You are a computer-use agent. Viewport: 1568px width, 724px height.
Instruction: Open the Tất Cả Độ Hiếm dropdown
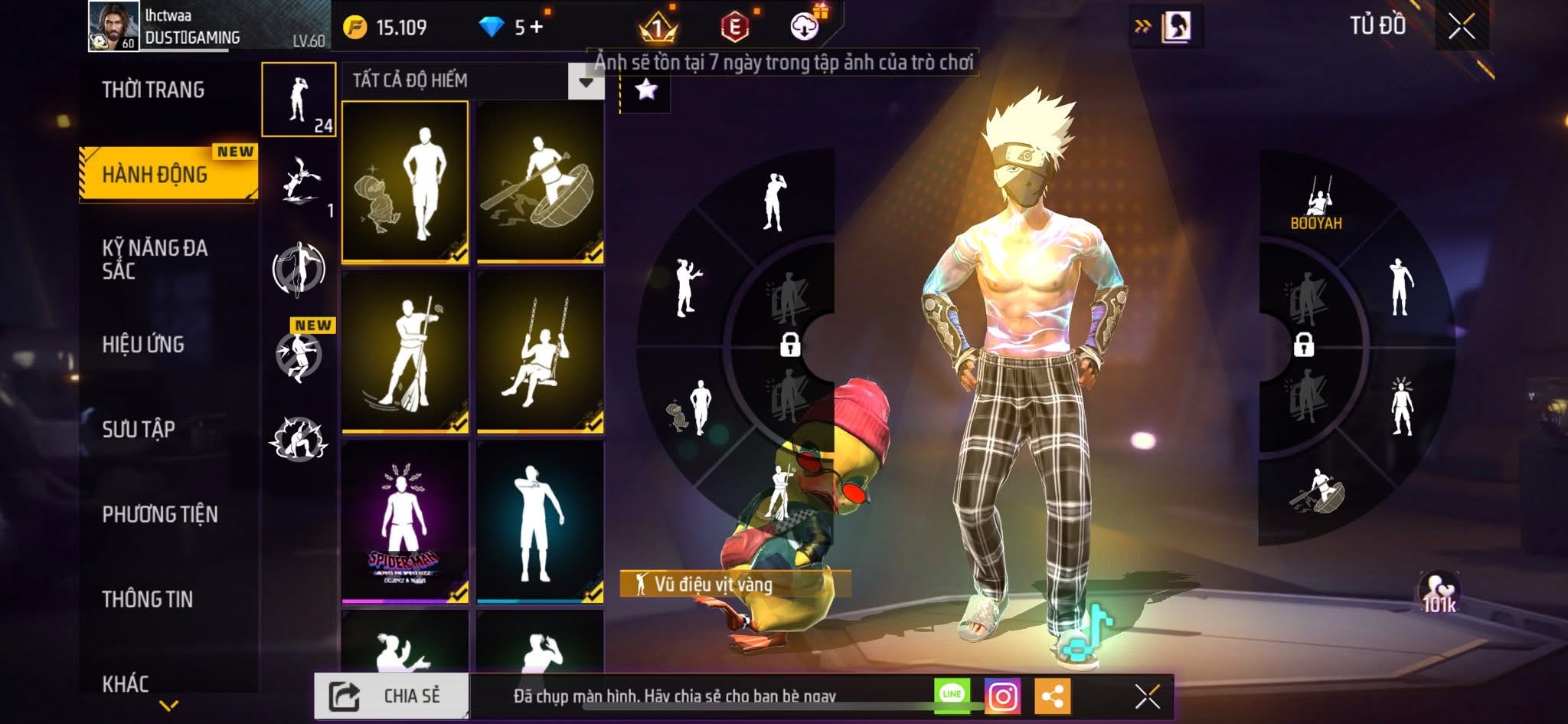[x=585, y=81]
